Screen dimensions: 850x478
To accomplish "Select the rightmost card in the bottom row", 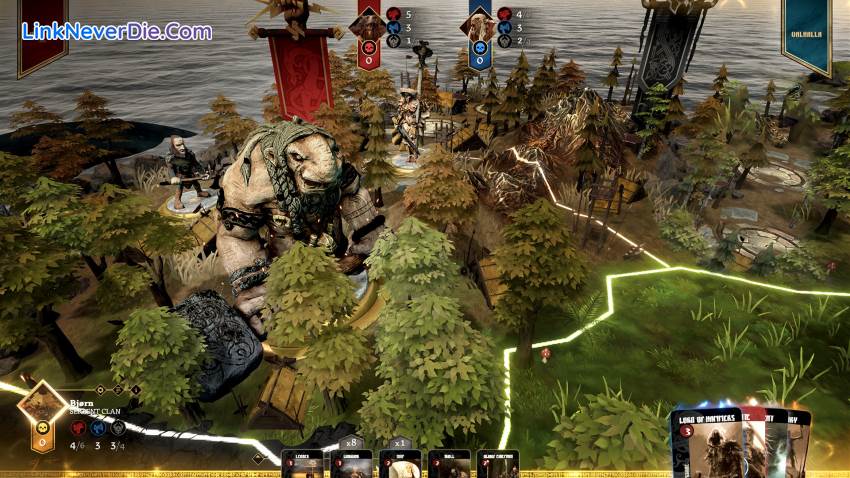I will (x=497, y=464).
